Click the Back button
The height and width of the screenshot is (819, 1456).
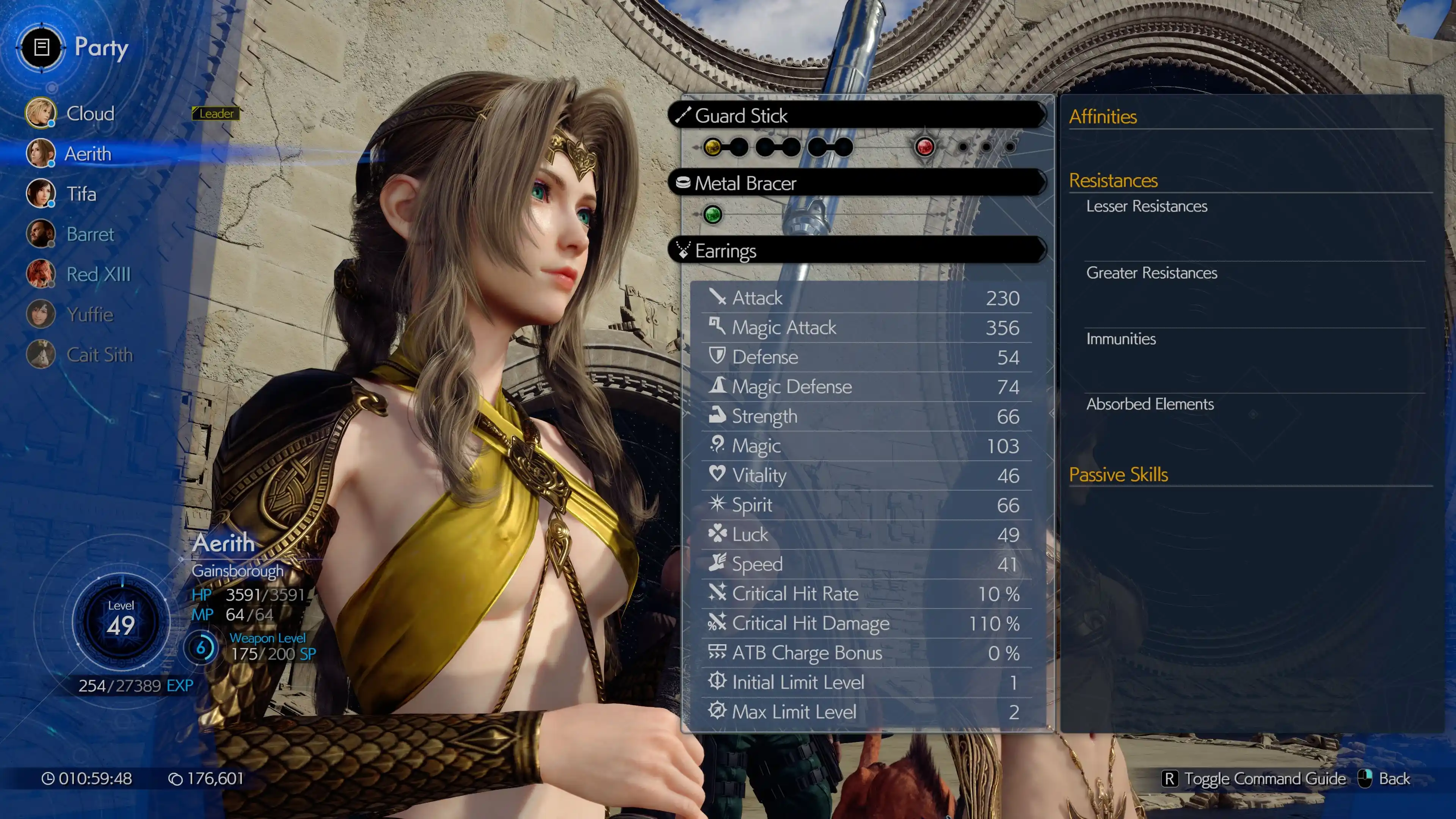[1384, 779]
